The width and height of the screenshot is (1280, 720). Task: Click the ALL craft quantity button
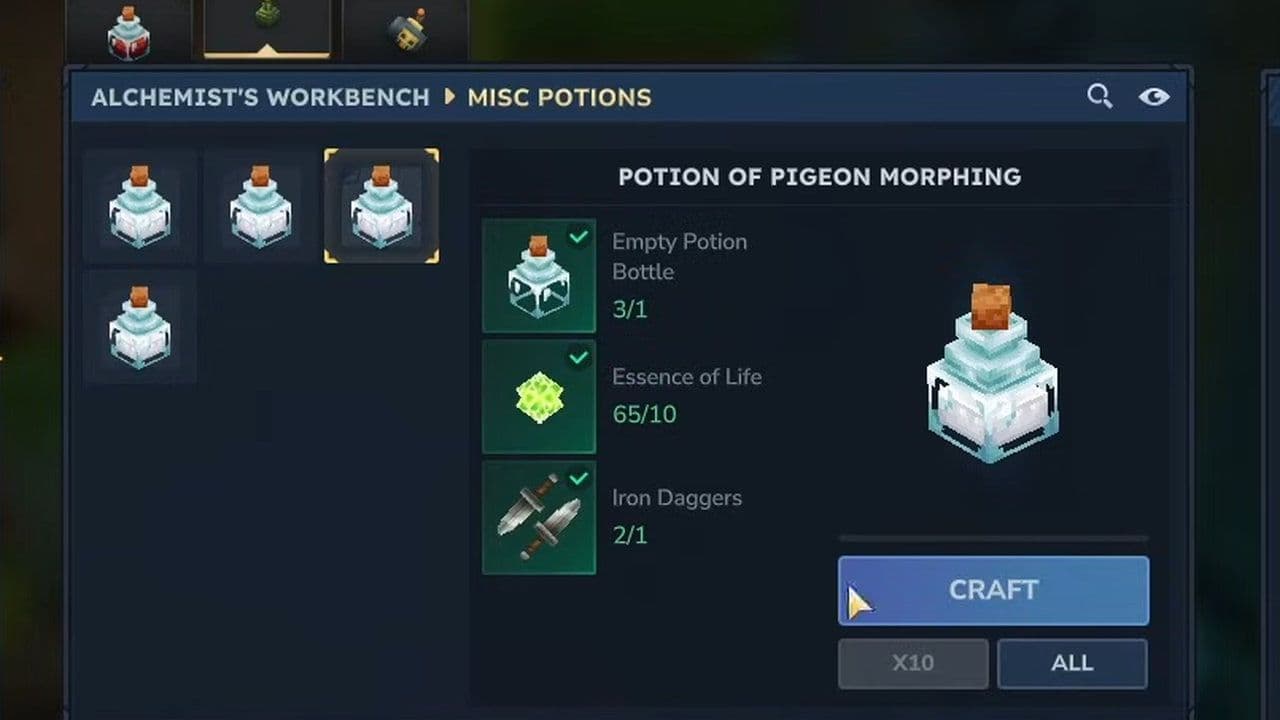[1072, 663]
